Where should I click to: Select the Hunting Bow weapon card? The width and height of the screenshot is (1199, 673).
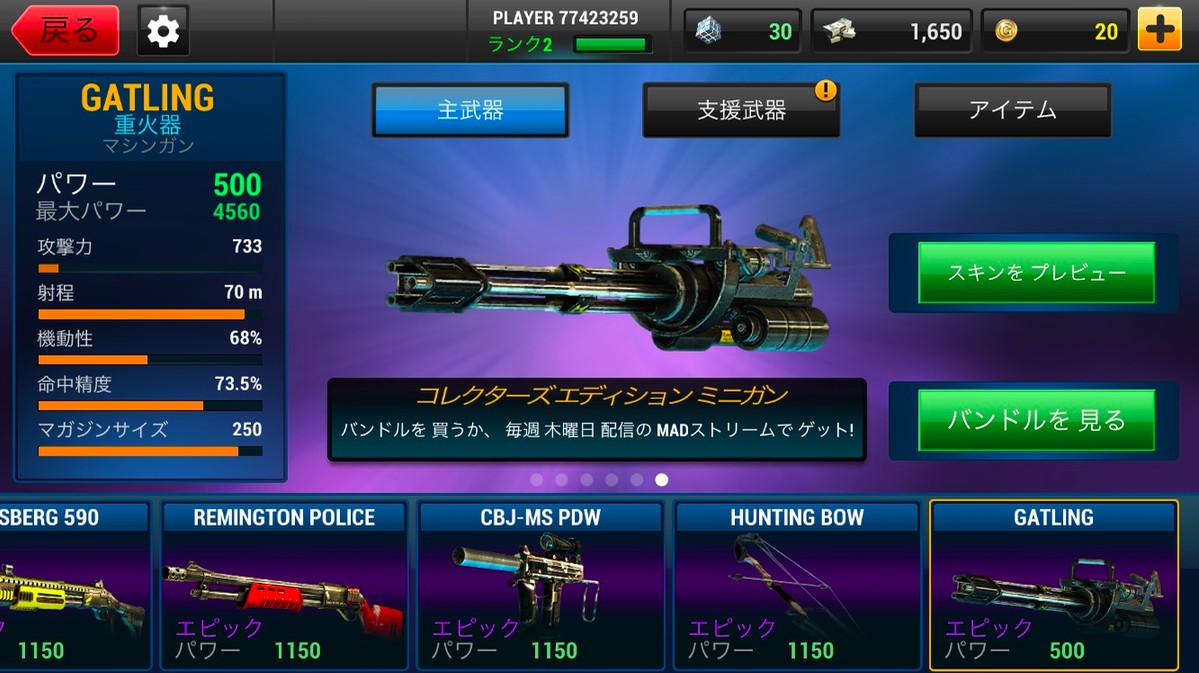(x=797, y=585)
